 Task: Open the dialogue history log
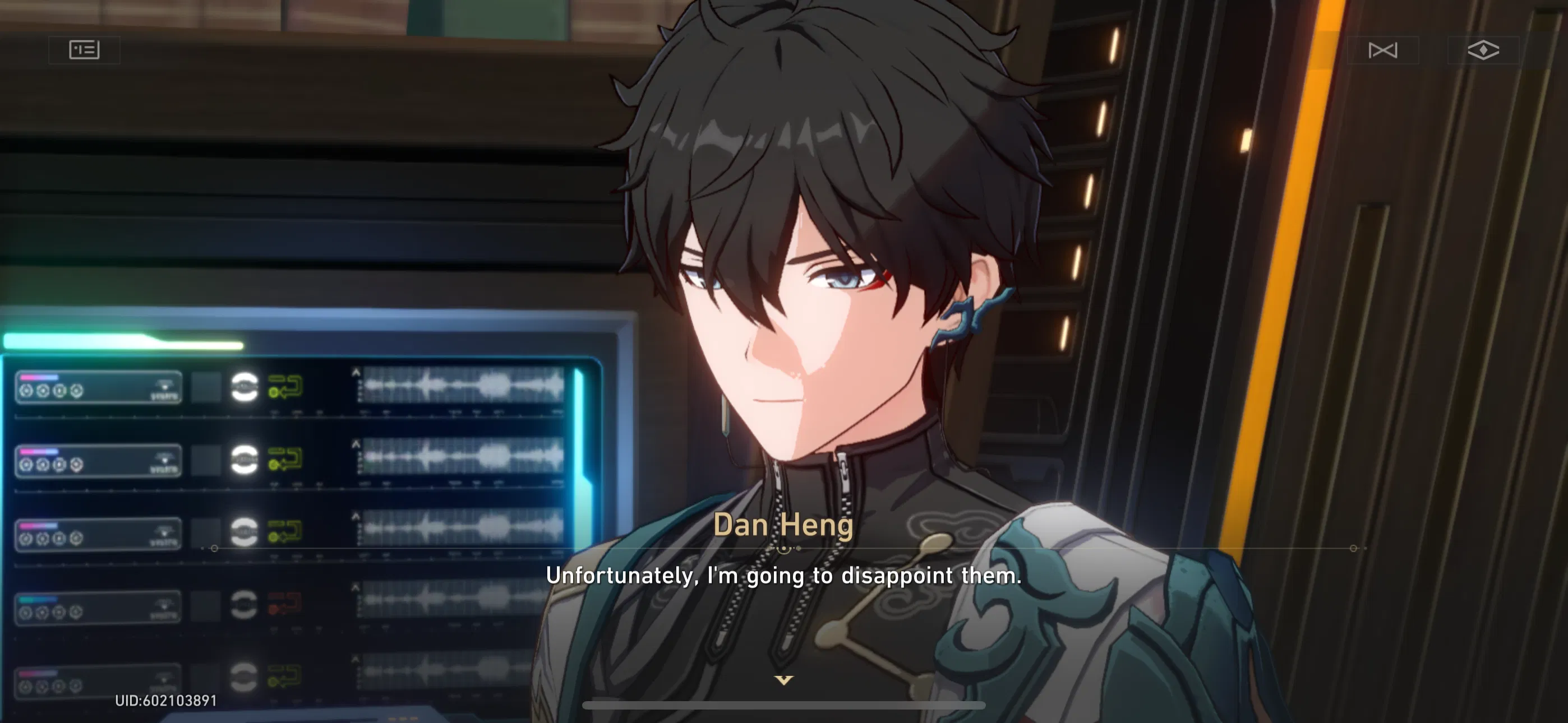[84, 50]
